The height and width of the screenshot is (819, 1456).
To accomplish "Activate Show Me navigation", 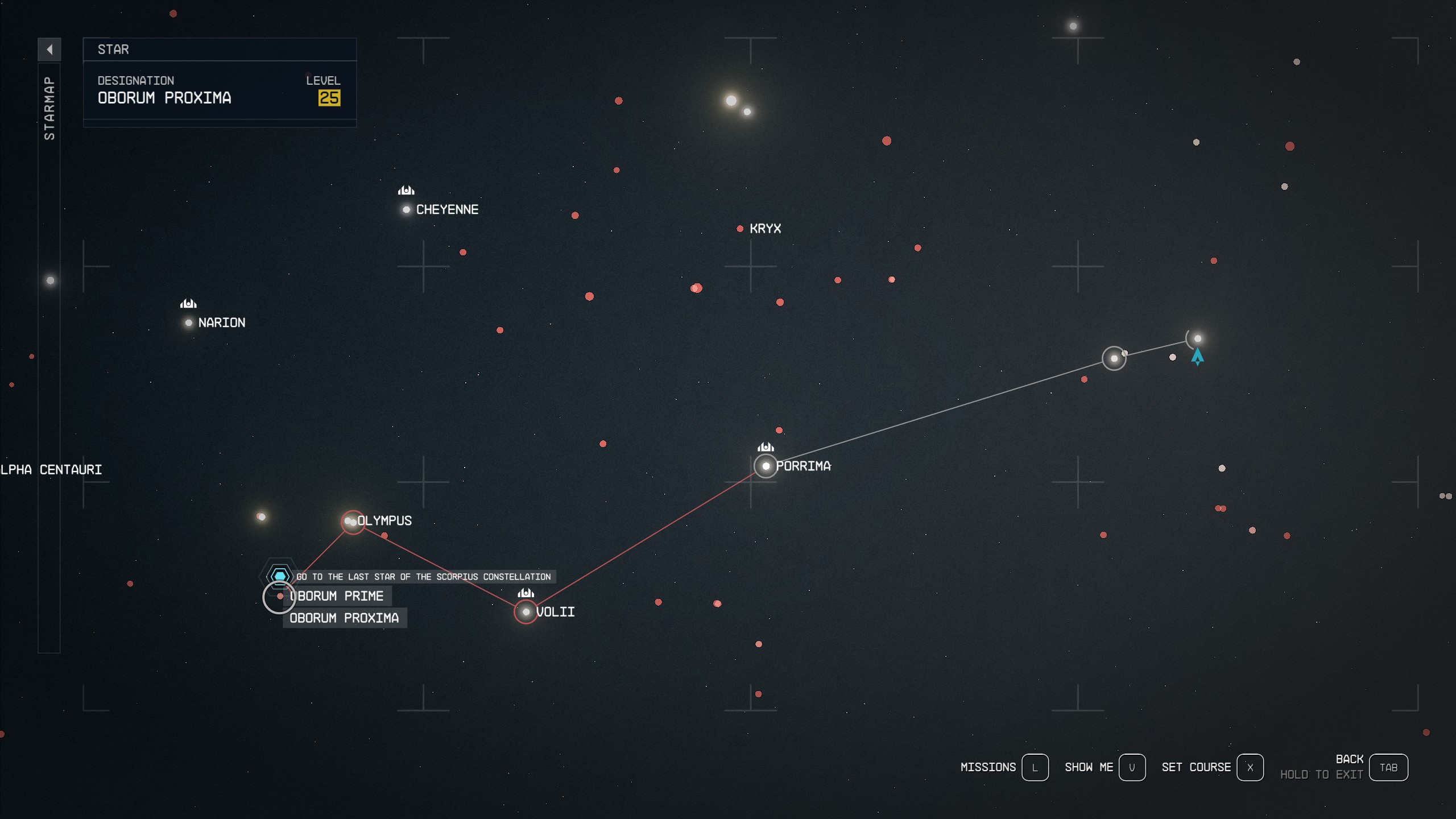I will tap(1133, 767).
